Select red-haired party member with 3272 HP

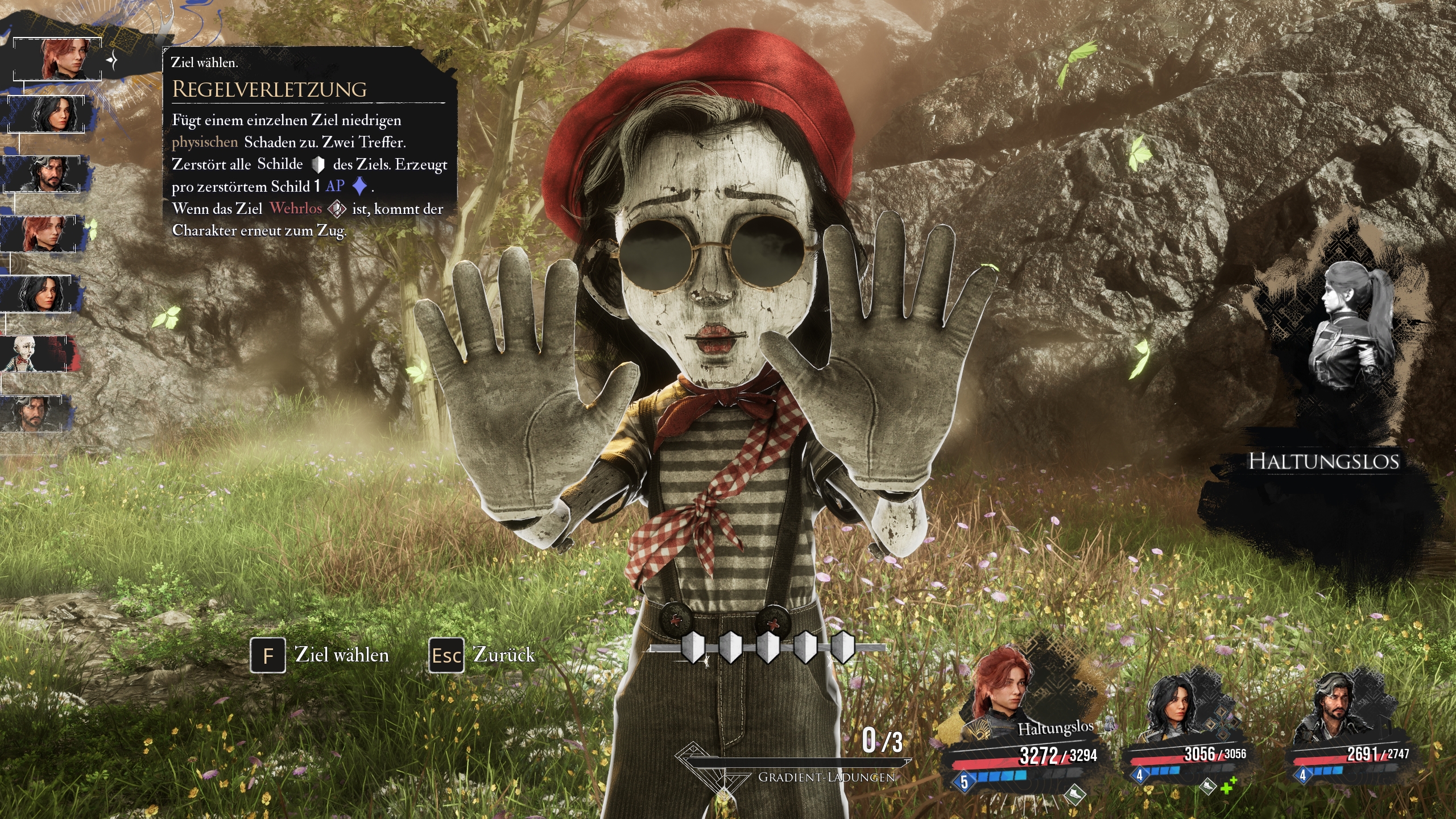point(1001,695)
